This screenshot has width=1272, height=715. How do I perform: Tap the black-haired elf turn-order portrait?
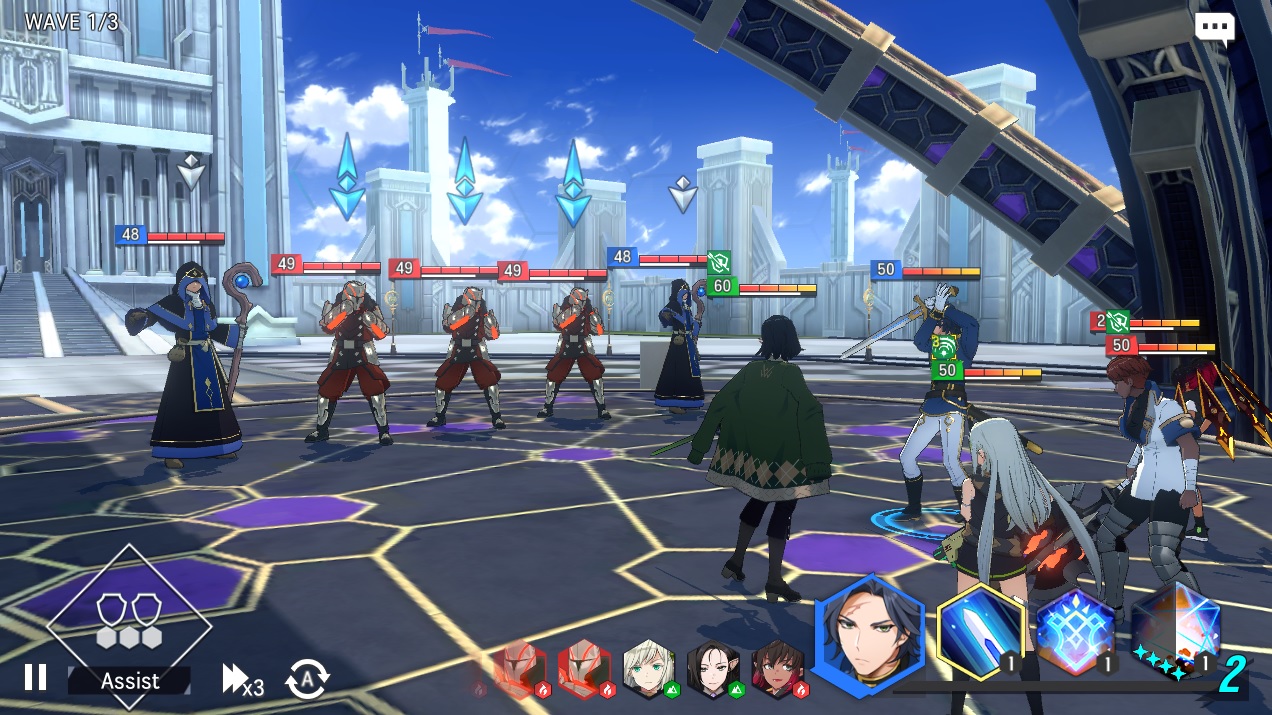[x=712, y=668]
